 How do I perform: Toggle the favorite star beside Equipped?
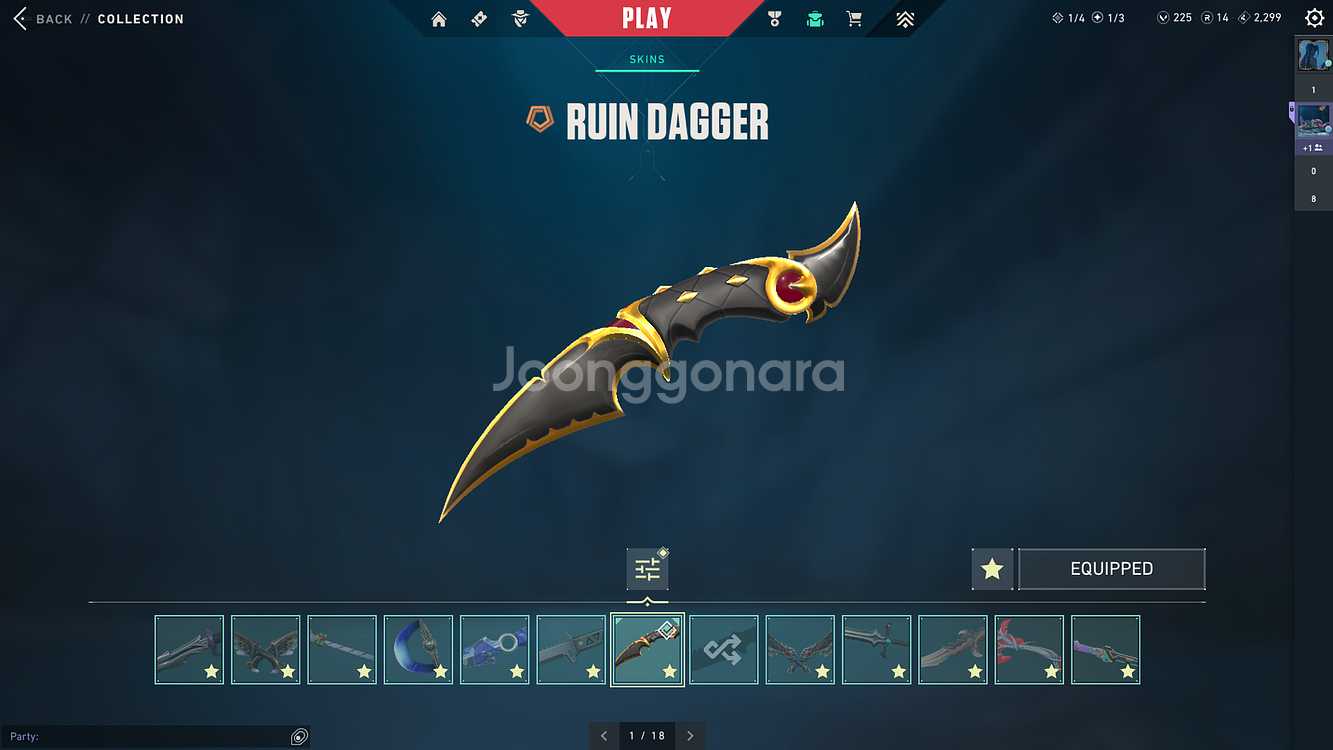click(992, 569)
